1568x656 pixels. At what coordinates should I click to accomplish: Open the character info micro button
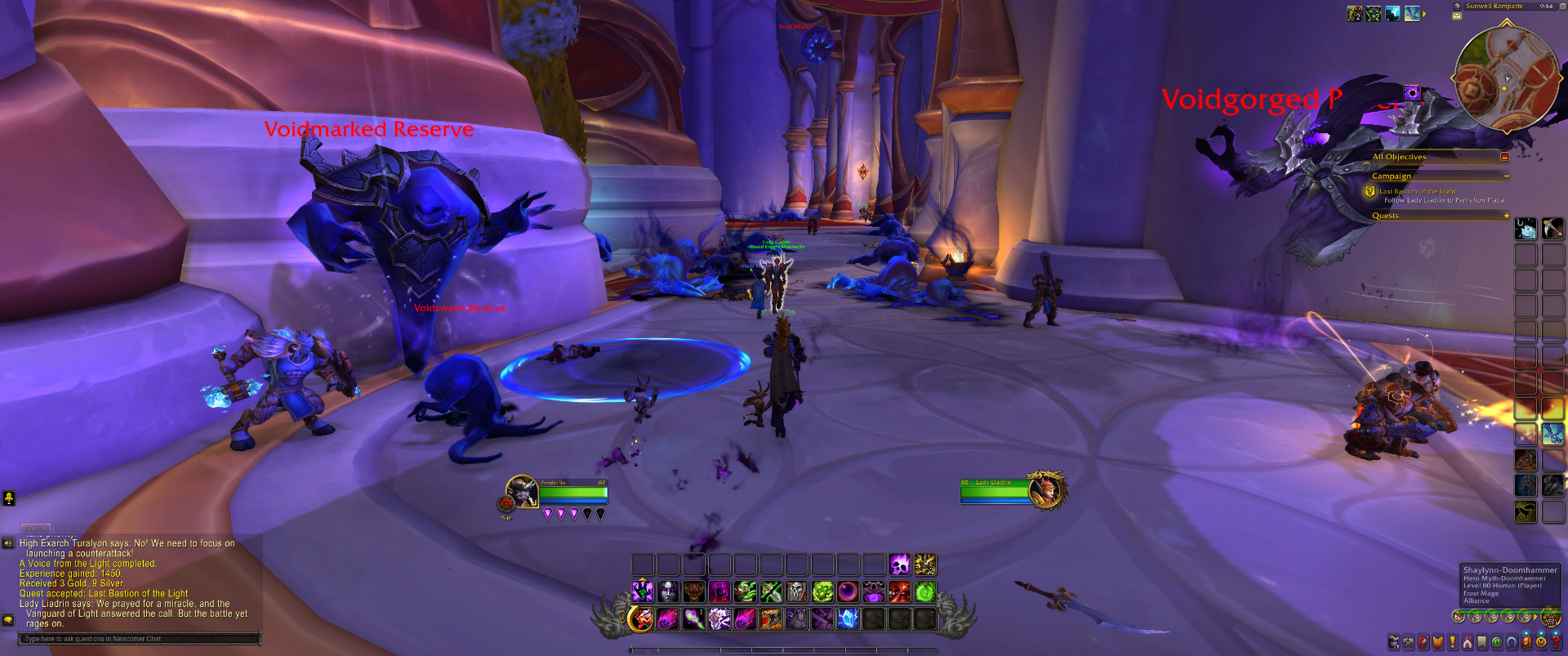click(1394, 642)
